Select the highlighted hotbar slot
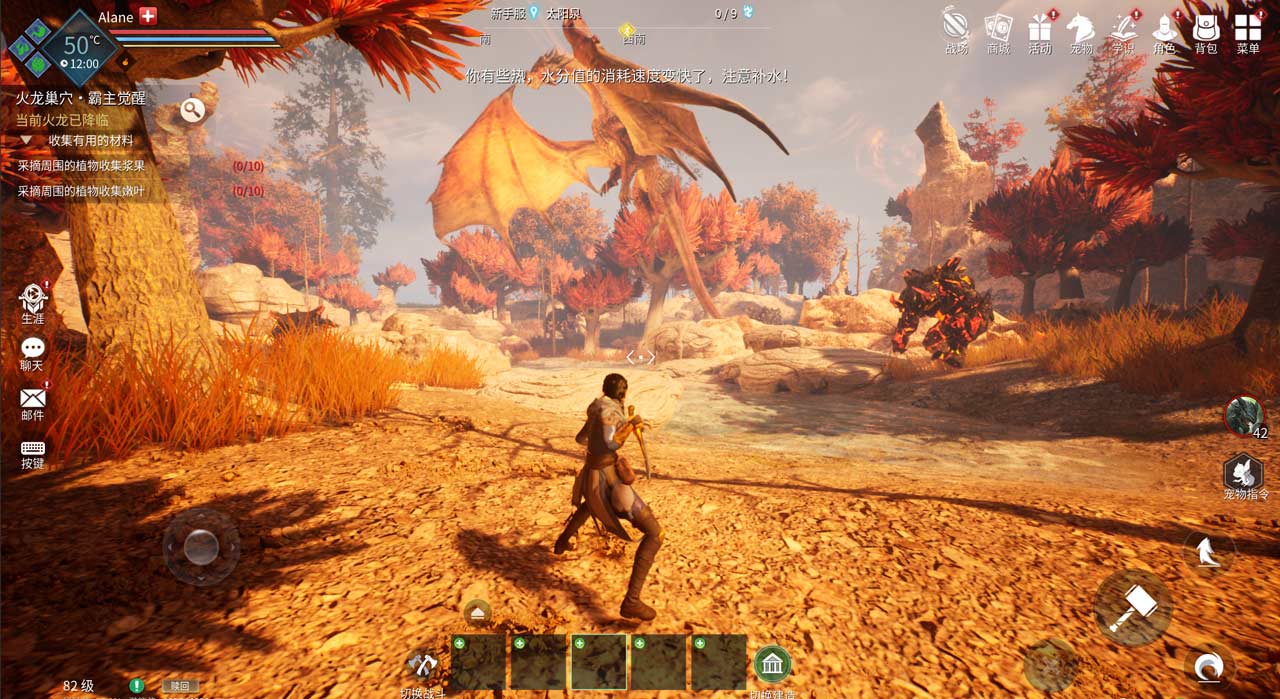The height and width of the screenshot is (699, 1280). coord(599,662)
